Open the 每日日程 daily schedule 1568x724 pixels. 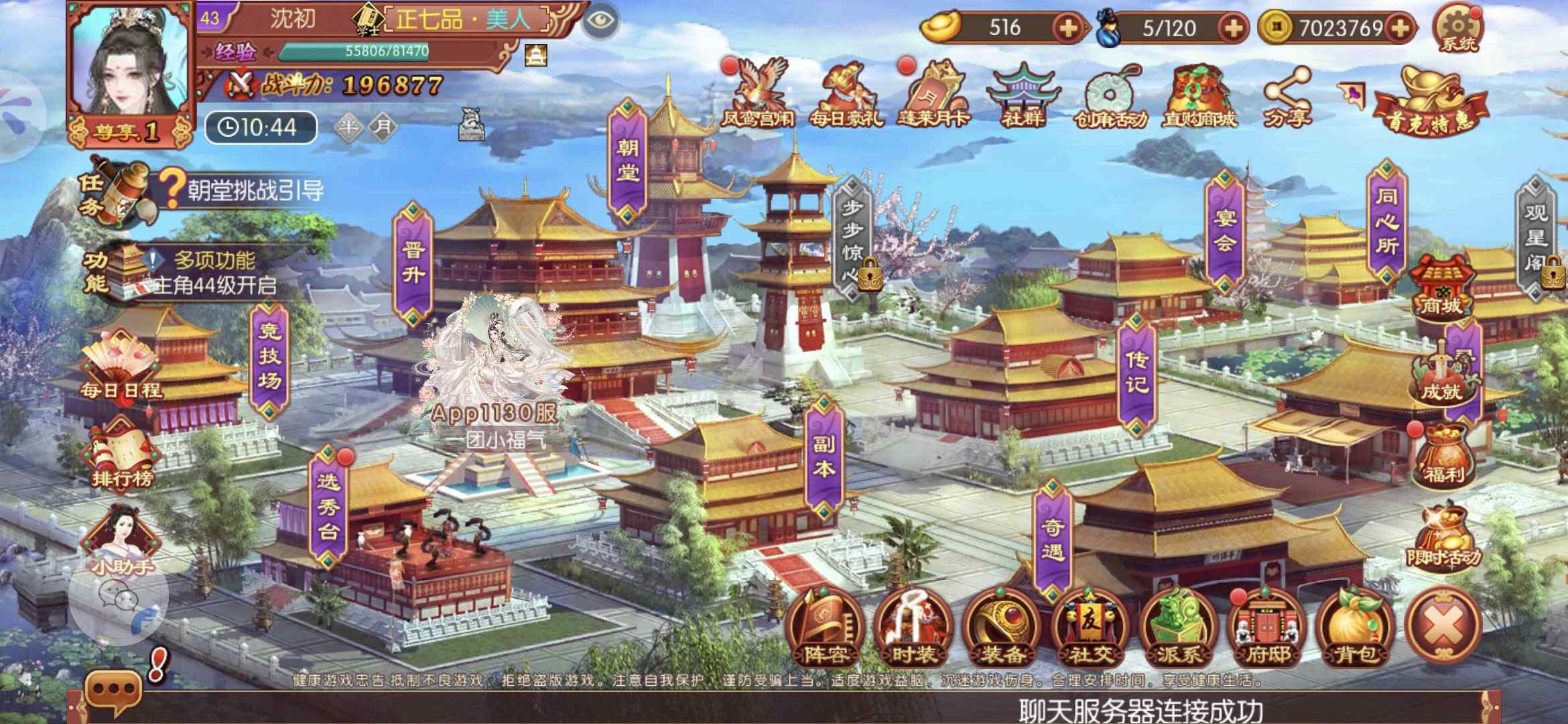[x=121, y=369]
